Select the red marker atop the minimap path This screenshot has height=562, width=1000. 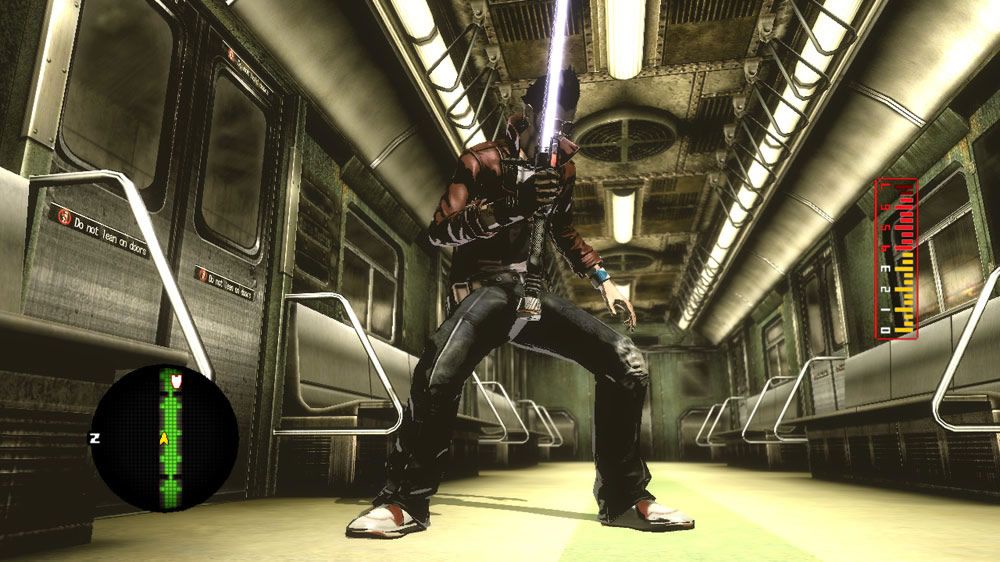coord(177,380)
